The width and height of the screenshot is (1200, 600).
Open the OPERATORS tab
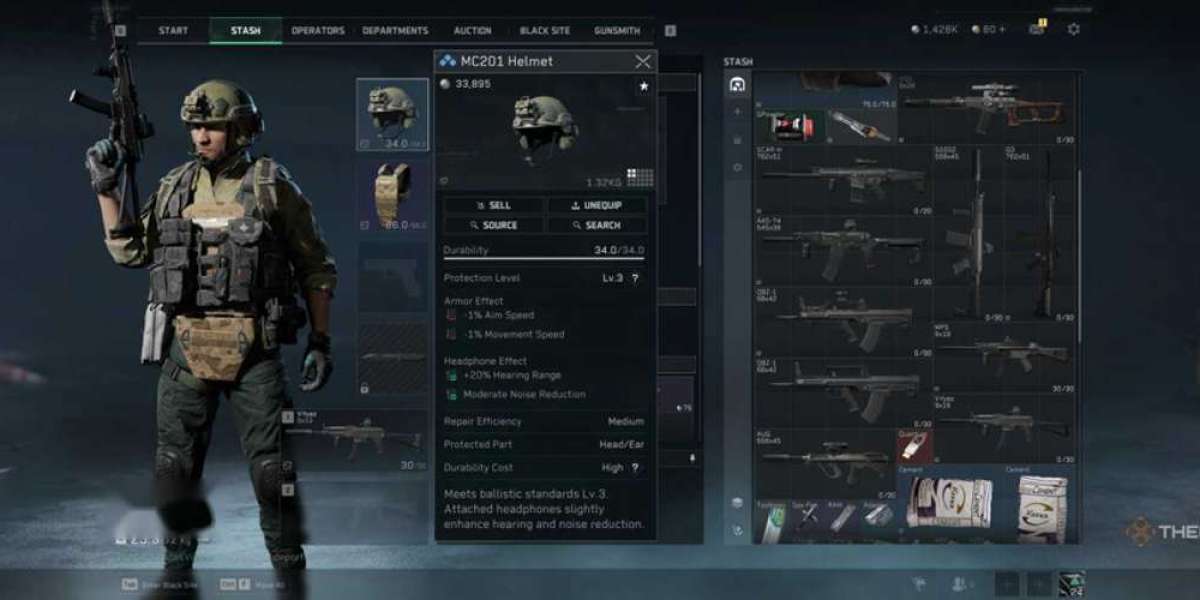coord(318,31)
